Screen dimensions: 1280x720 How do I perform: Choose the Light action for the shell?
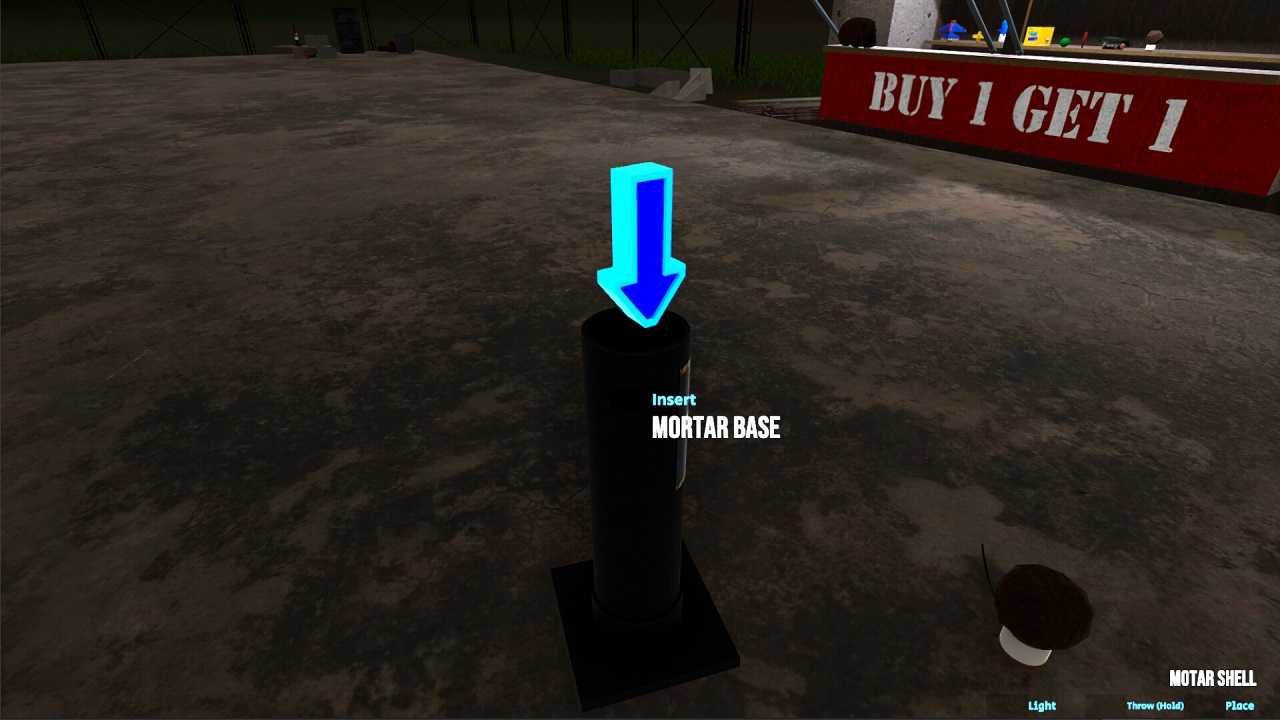1041,705
